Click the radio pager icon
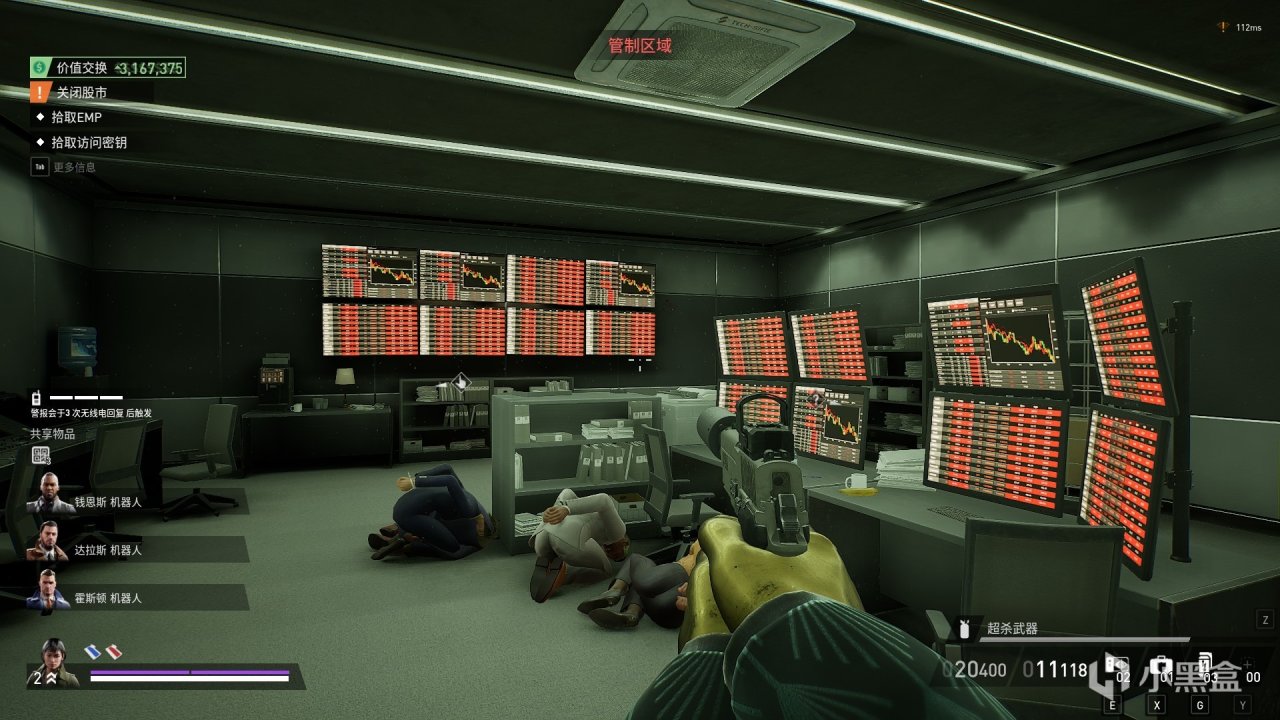Screen dimensions: 1280x720 click(x=34, y=397)
